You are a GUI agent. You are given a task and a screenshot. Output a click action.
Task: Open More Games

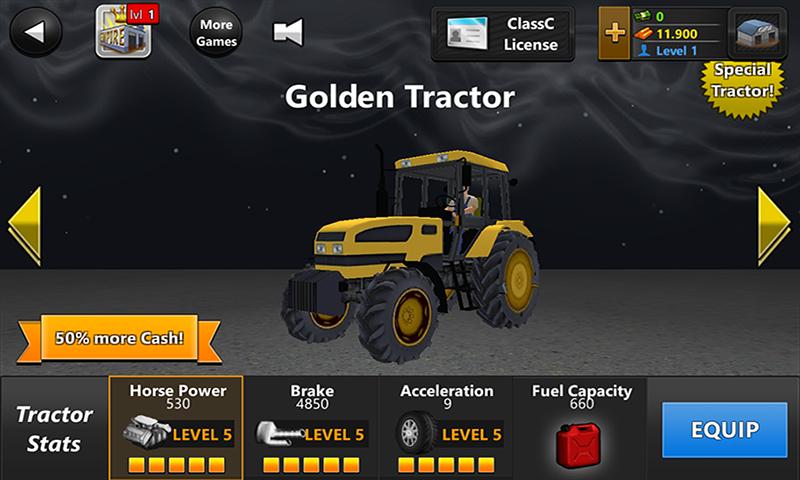point(216,33)
